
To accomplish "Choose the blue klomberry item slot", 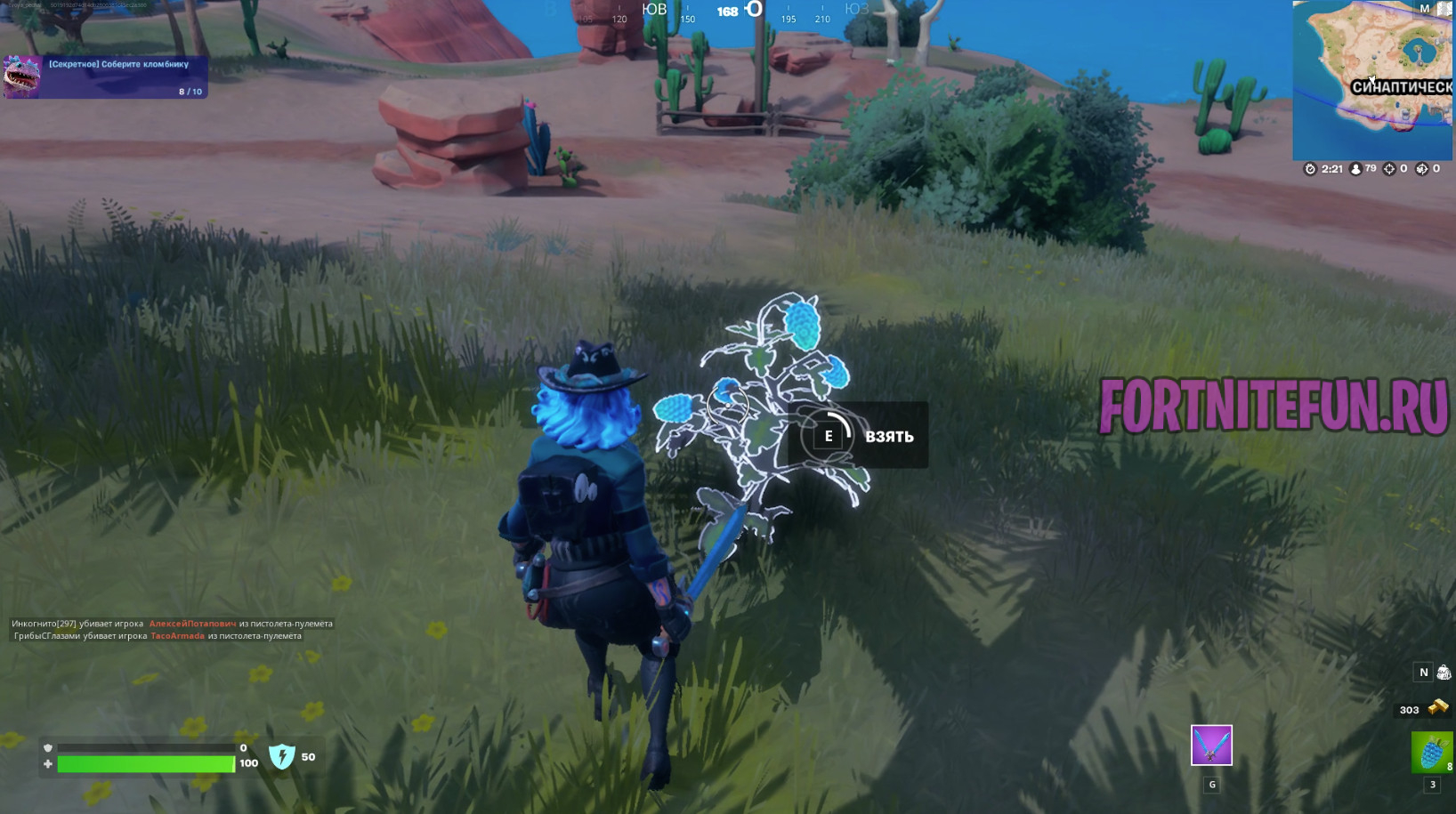I will tap(1431, 753).
